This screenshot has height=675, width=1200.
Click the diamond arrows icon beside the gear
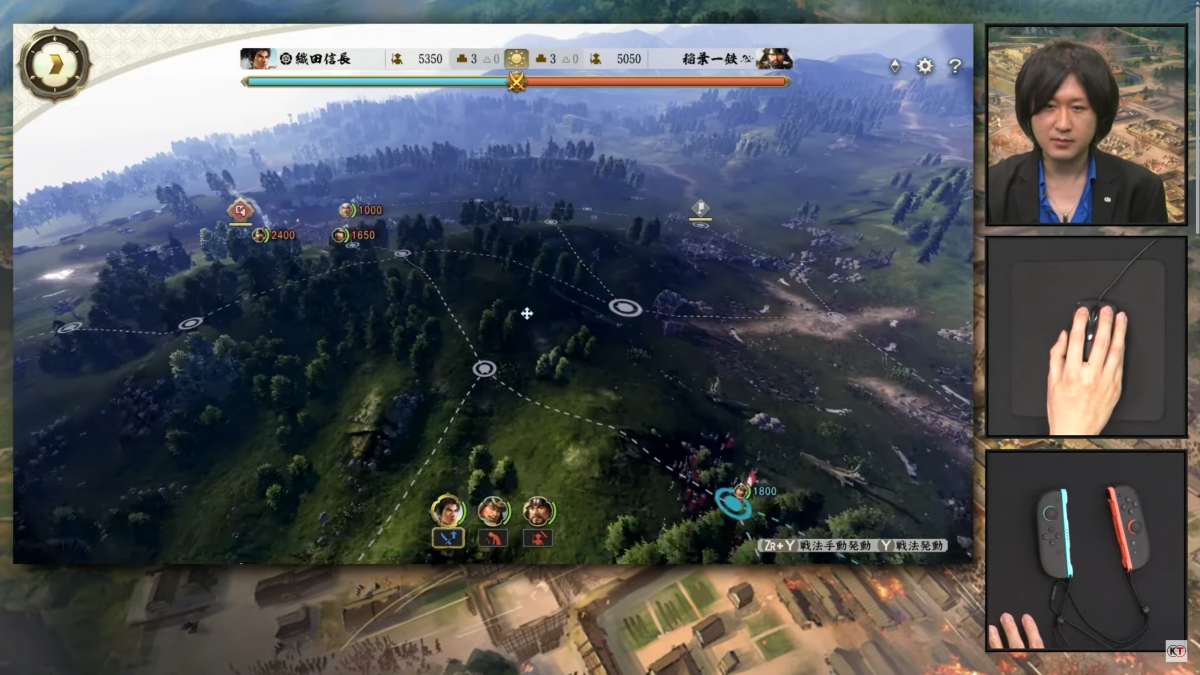[x=895, y=66]
